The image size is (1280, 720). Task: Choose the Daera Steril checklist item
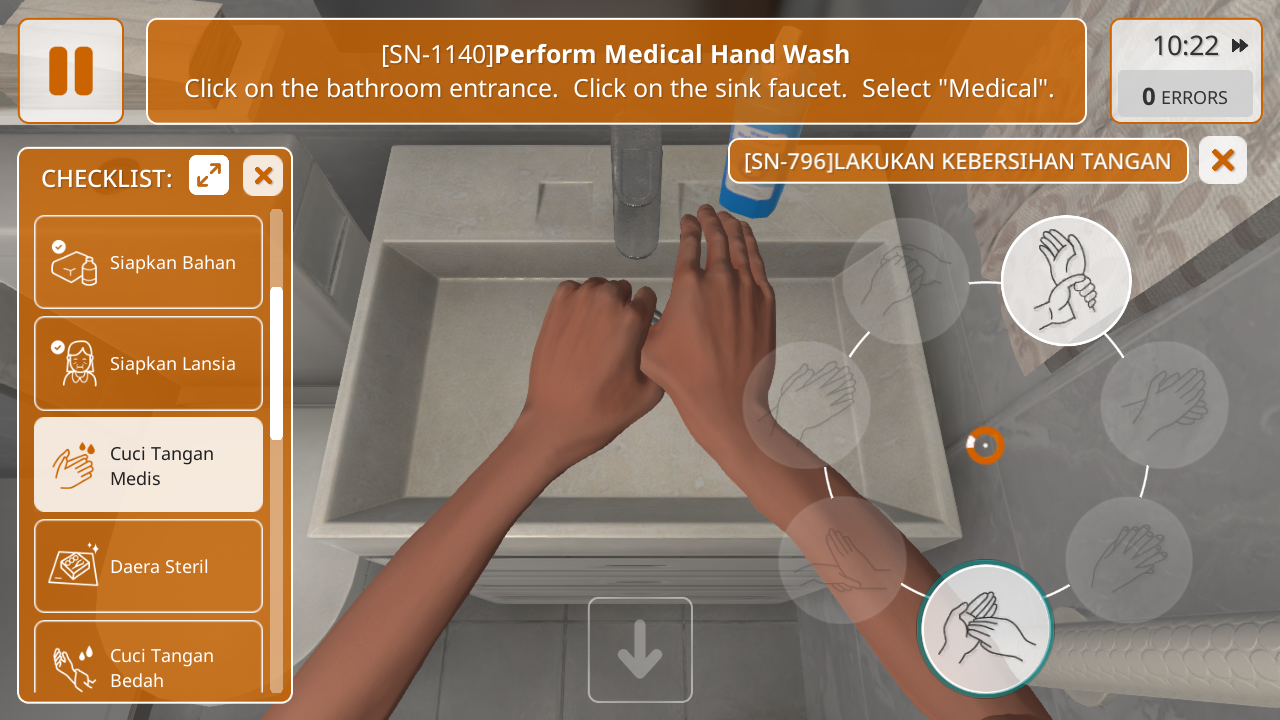(148, 566)
